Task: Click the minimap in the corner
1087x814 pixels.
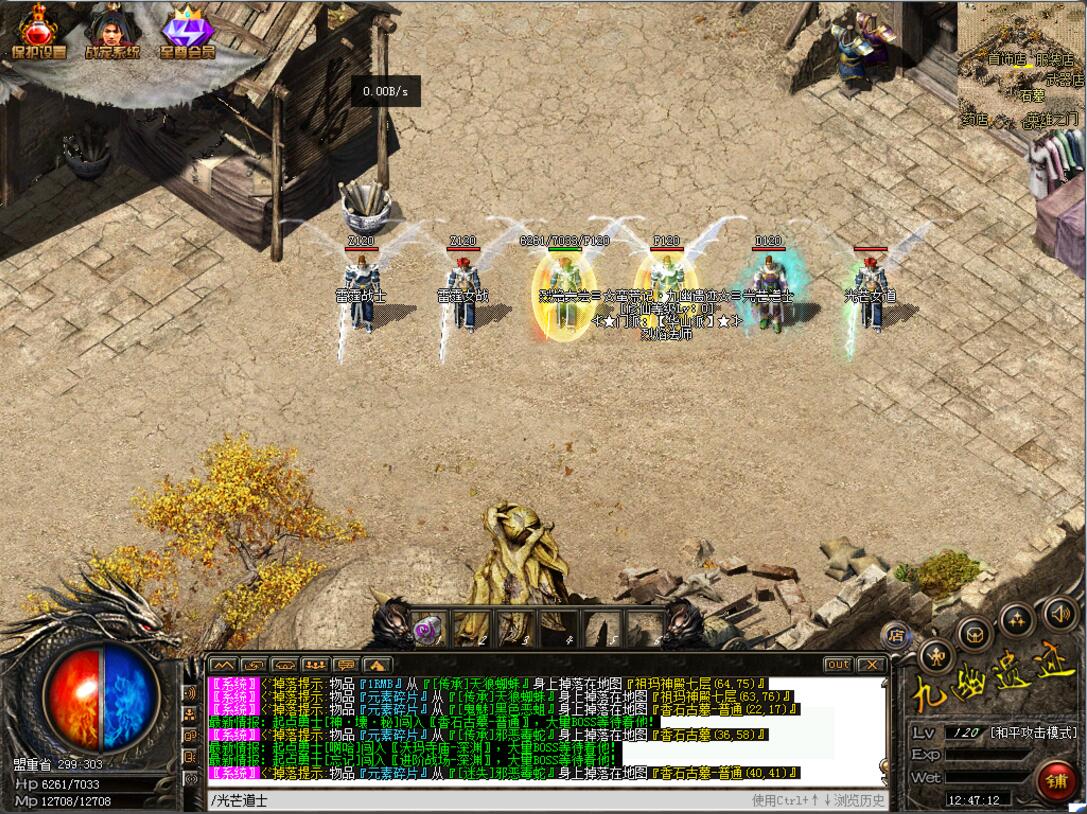Action: pyautogui.click(x=1021, y=64)
